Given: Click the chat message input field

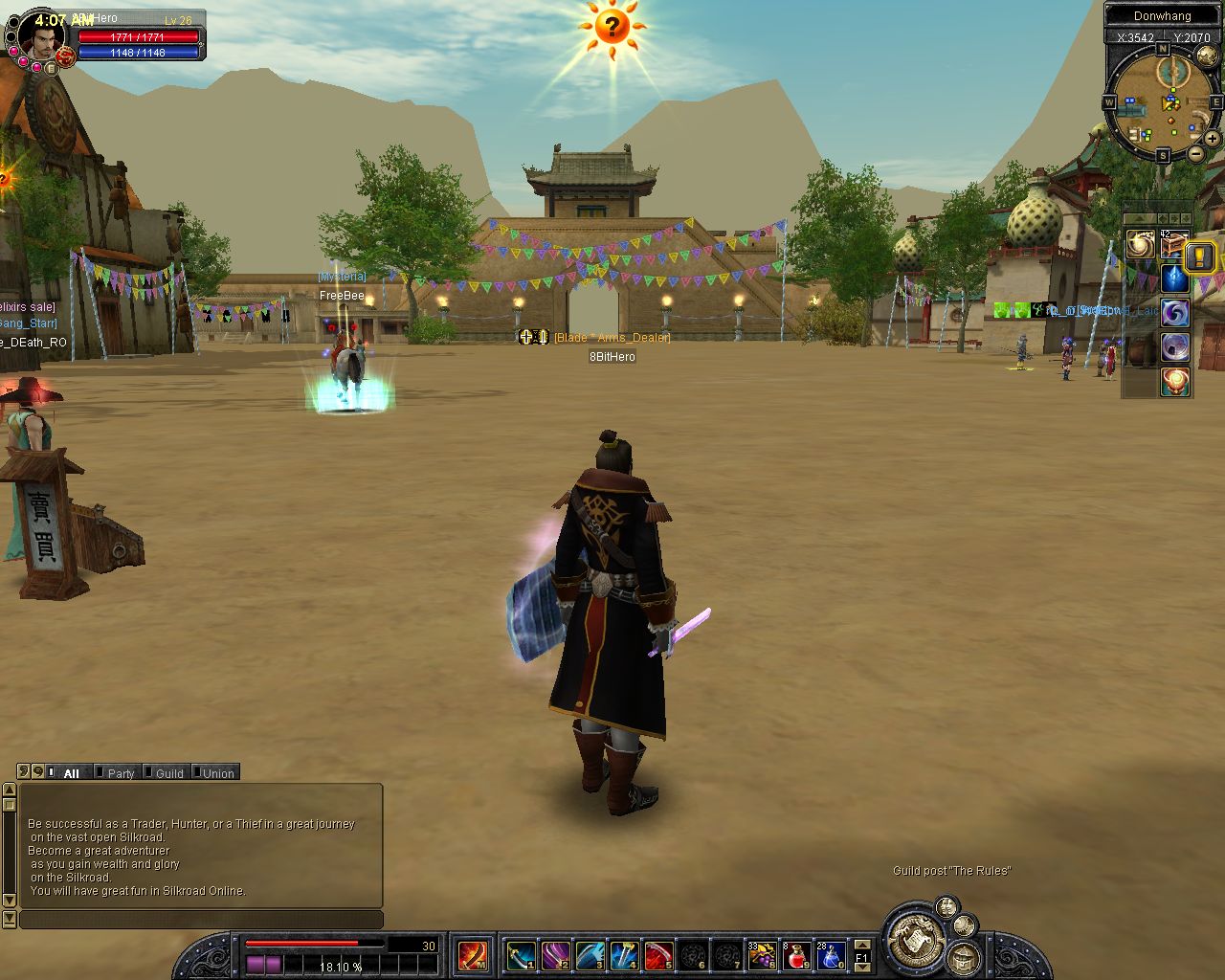Looking at the screenshot, I should (x=201, y=920).
